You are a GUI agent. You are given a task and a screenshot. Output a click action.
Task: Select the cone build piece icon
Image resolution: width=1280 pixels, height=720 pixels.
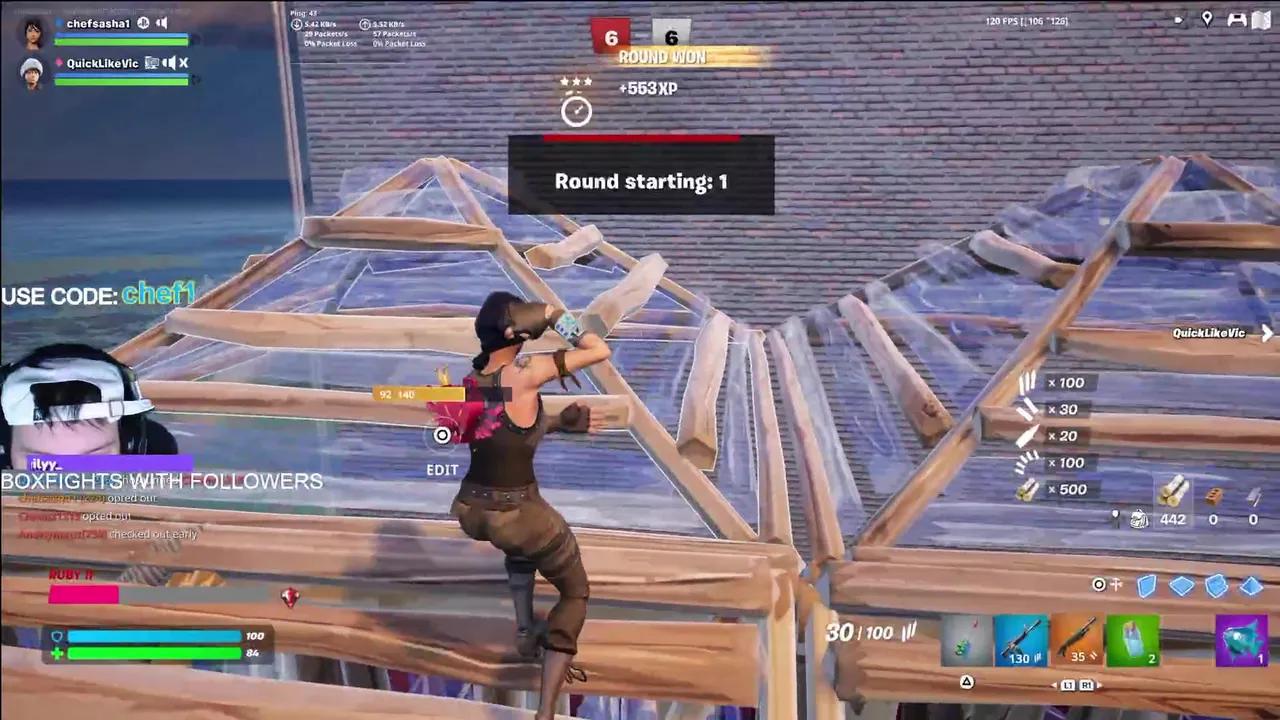[x=1251, y=587]
